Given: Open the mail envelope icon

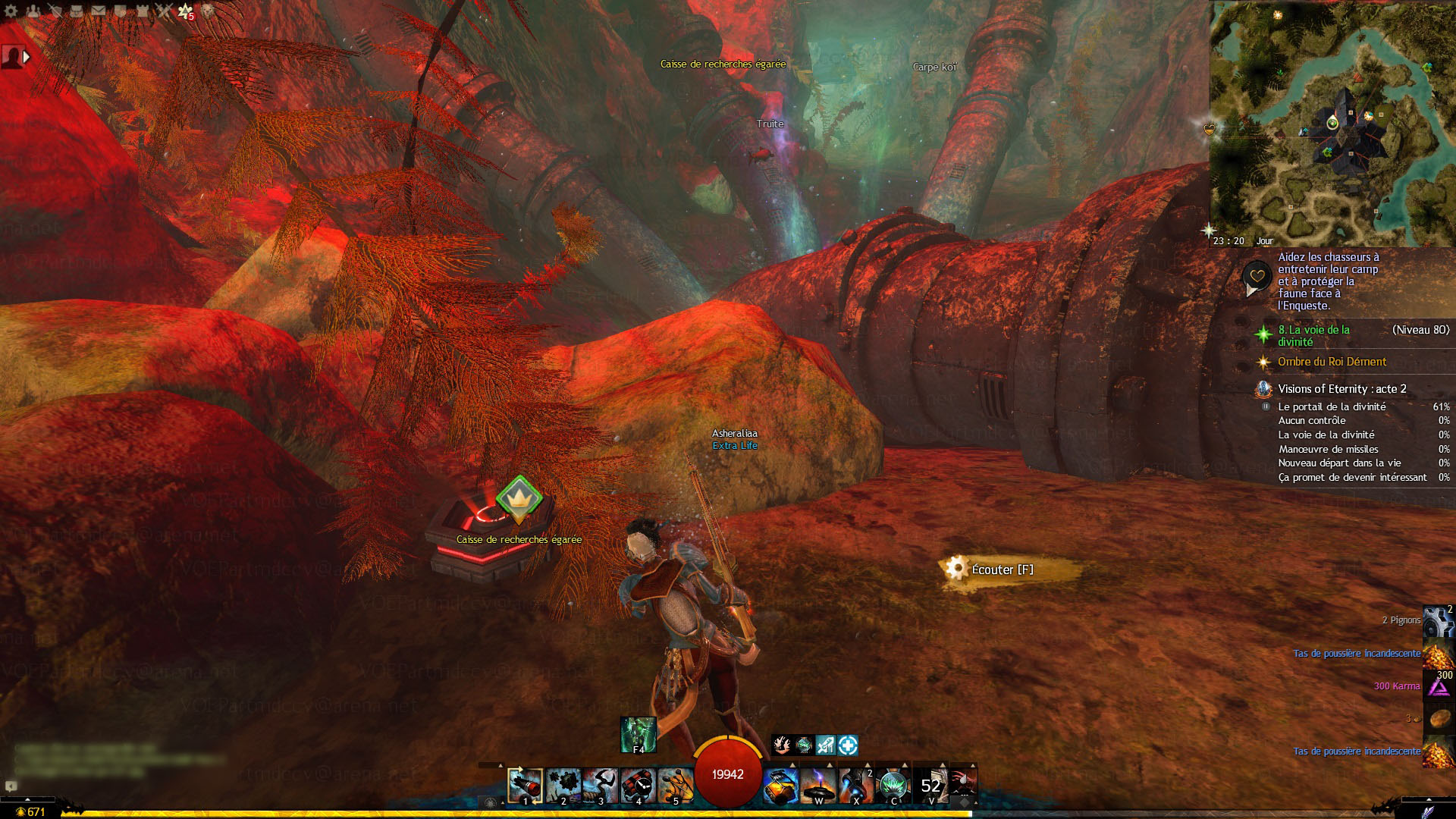Looking at the screenshot, I should pos(99,11).
